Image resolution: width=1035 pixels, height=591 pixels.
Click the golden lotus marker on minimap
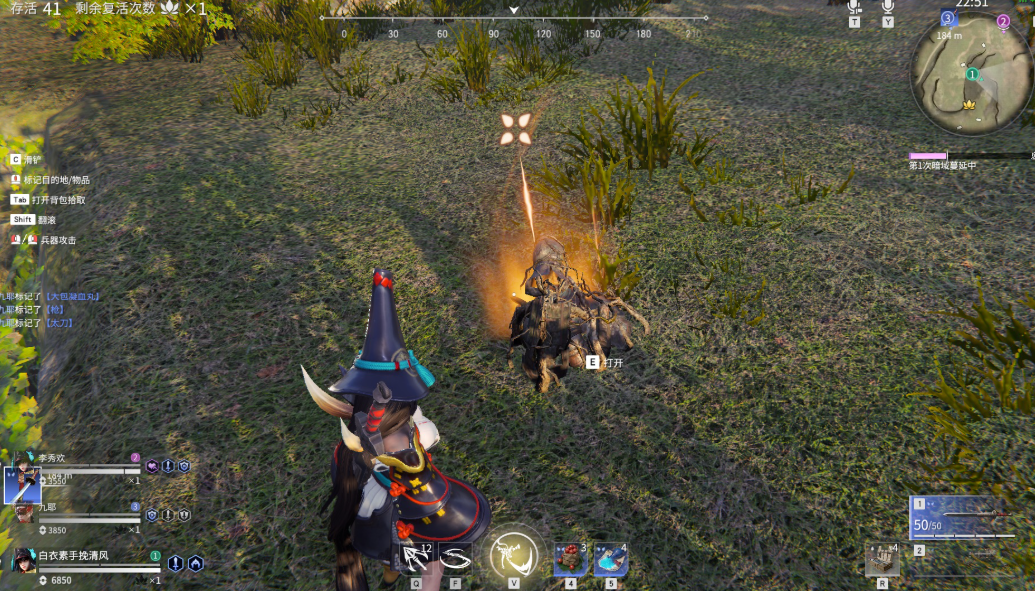[968, 104]
